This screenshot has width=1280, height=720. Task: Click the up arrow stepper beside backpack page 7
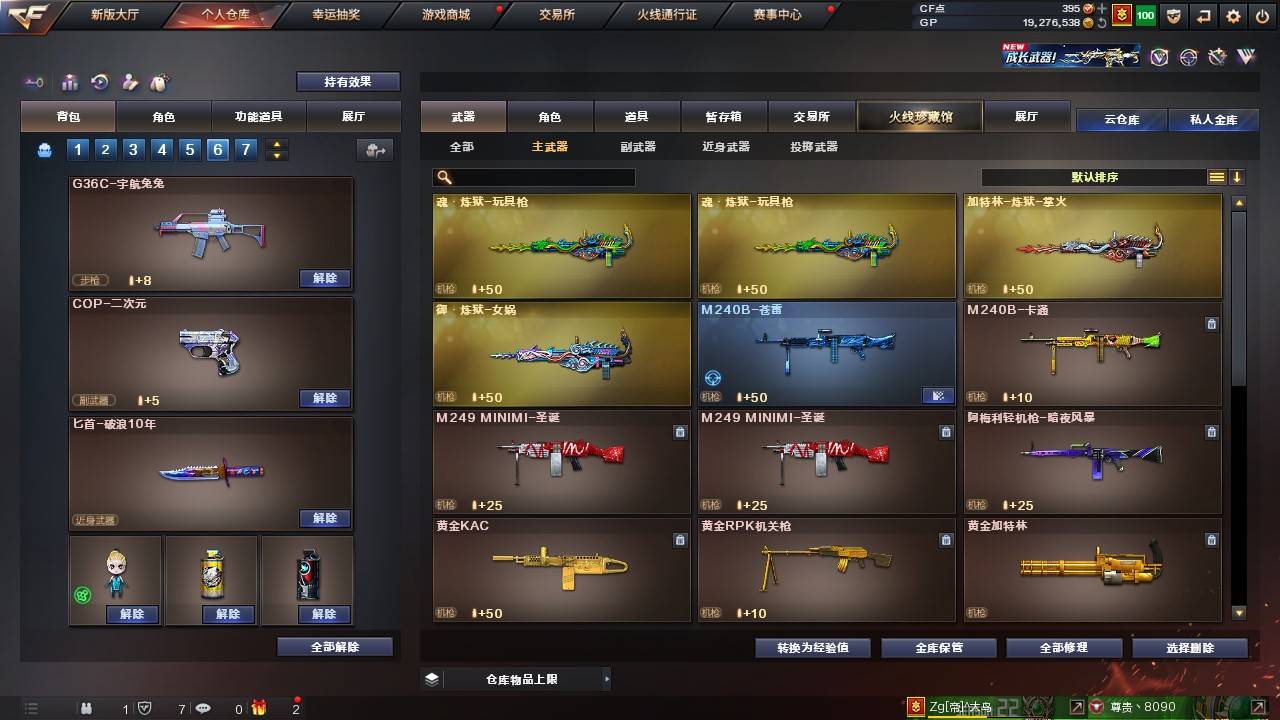point(275,143)
